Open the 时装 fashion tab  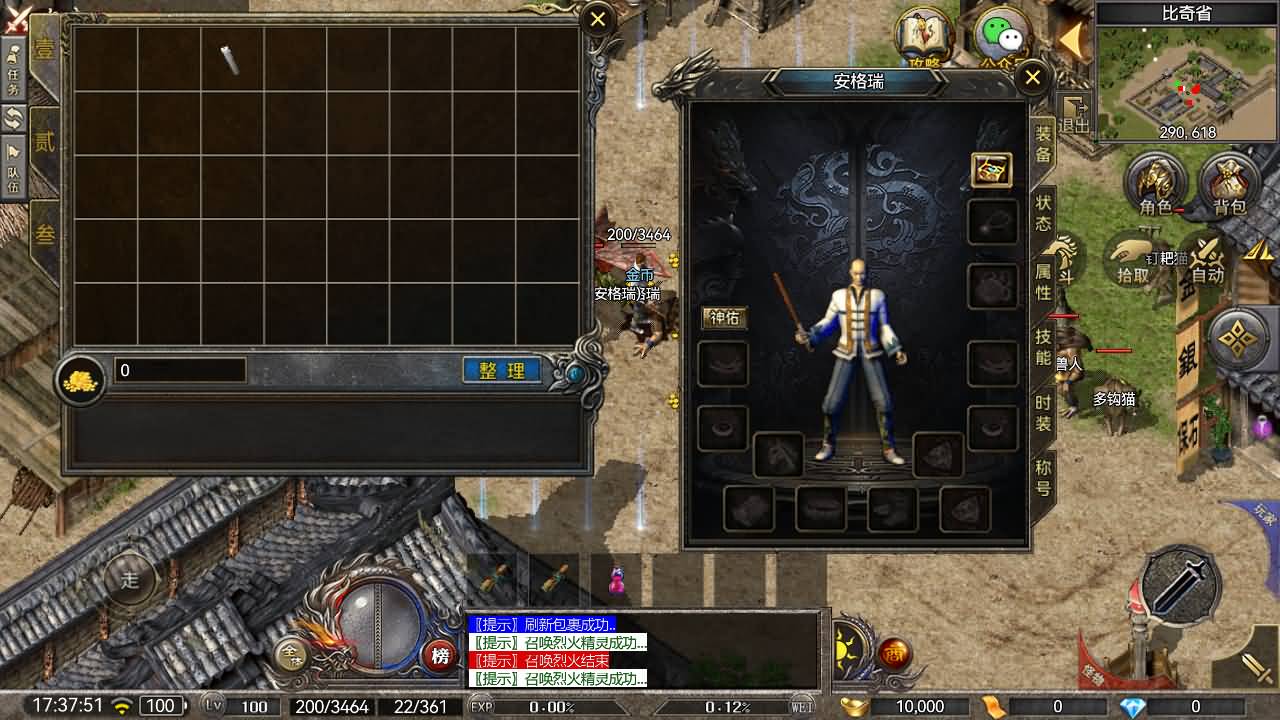[x=1043, y=413]
